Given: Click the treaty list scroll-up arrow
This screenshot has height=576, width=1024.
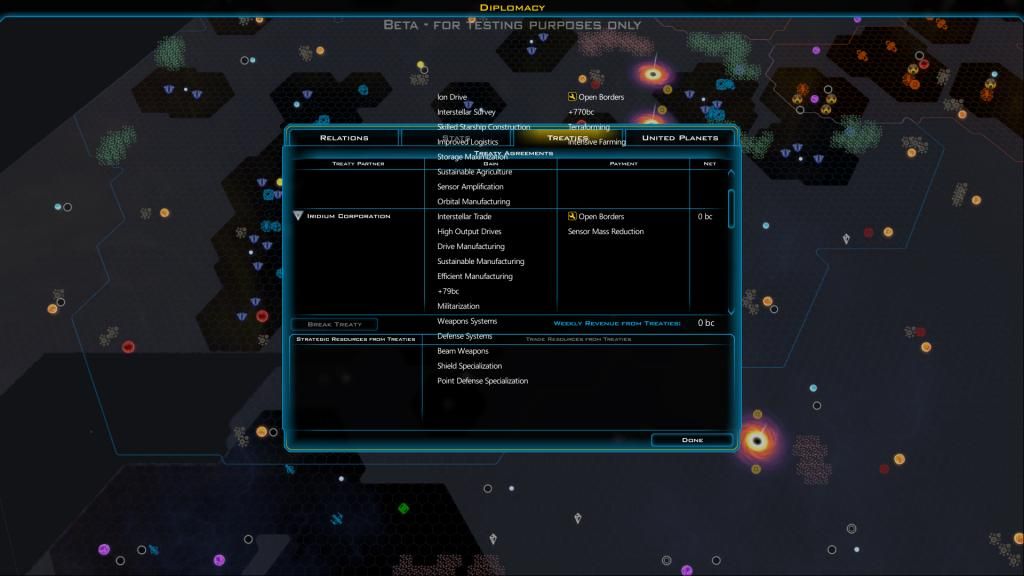Looking at the screenshot, I should [x=731, y=174].
